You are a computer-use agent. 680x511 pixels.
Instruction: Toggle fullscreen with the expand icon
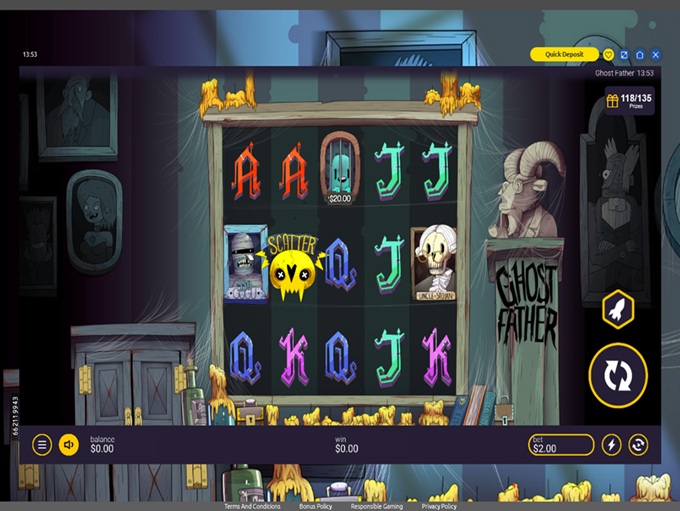point(624,54)
